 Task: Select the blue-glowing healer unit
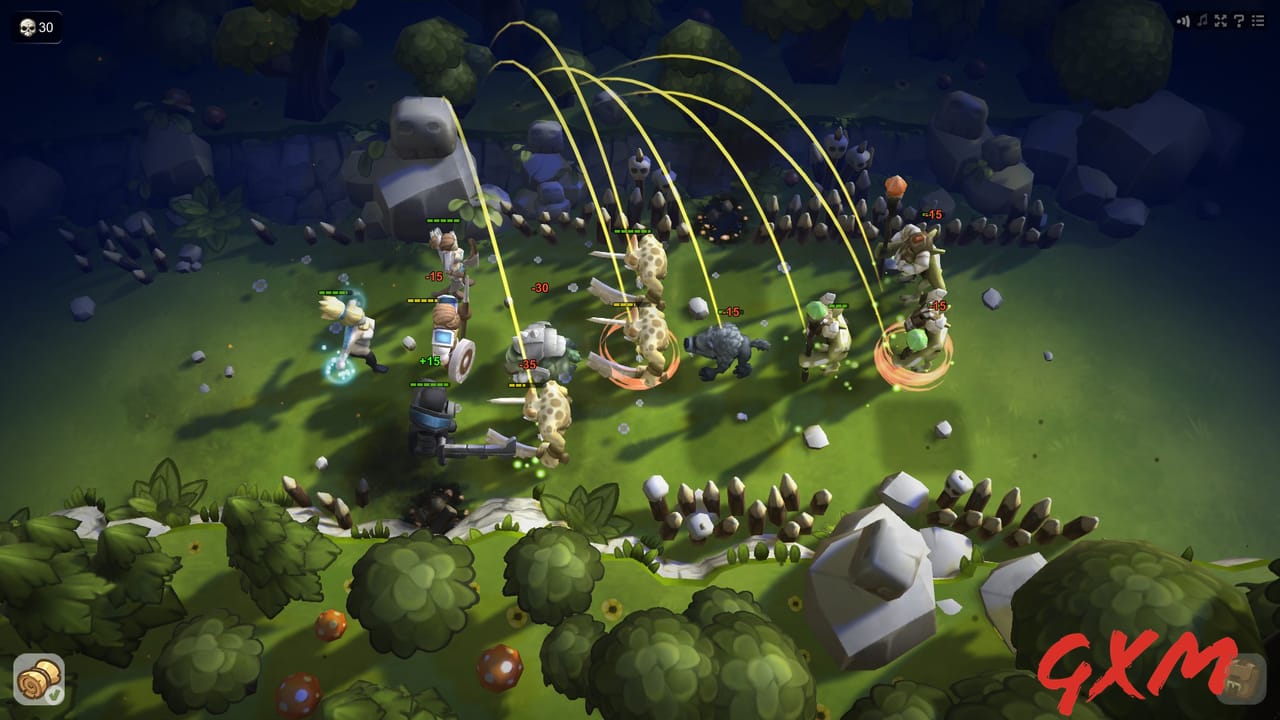[x=352, y=330]
